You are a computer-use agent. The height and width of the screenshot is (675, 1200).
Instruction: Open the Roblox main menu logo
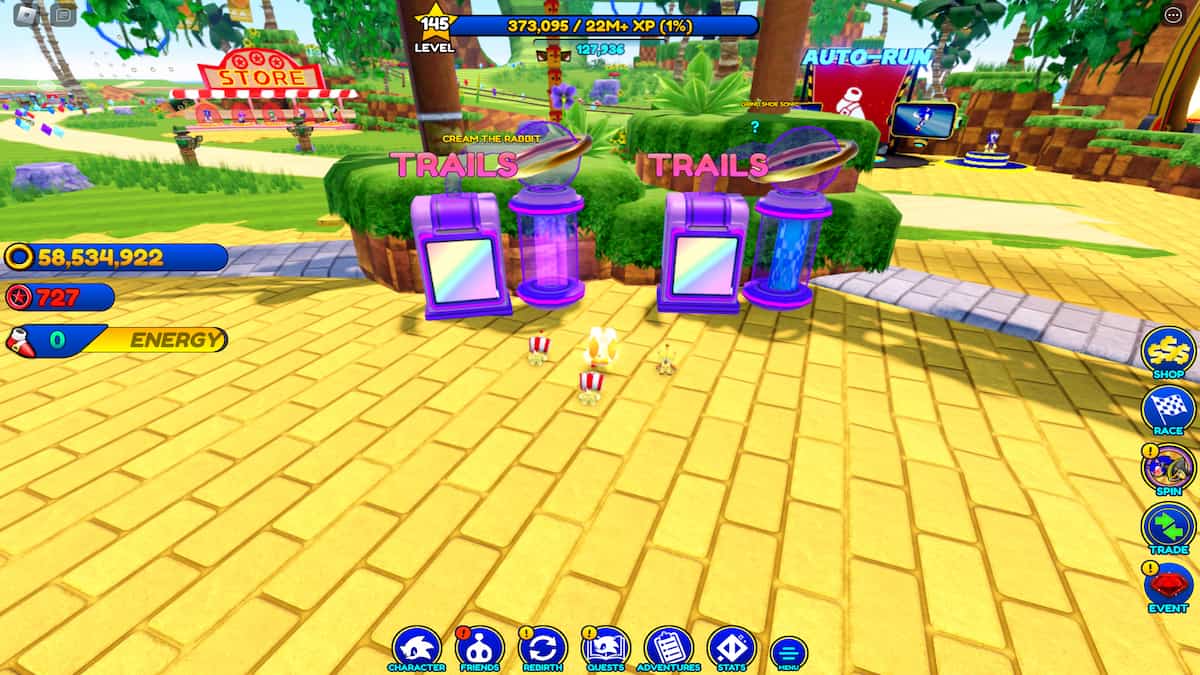click(27, 14)
